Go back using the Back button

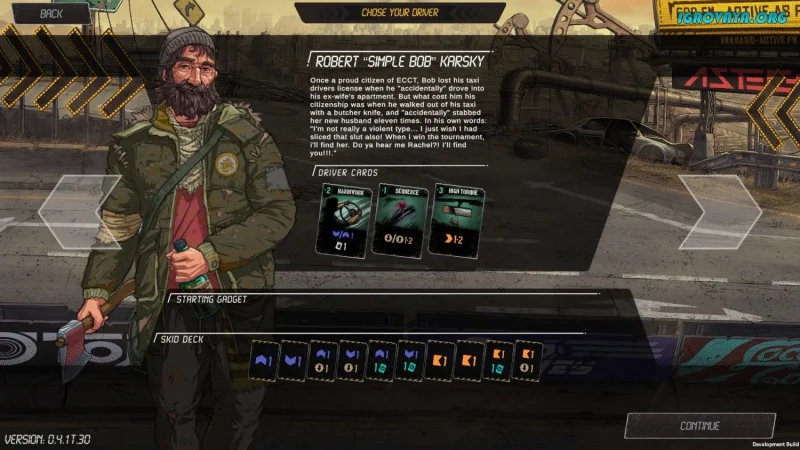[x=51, y=14]
